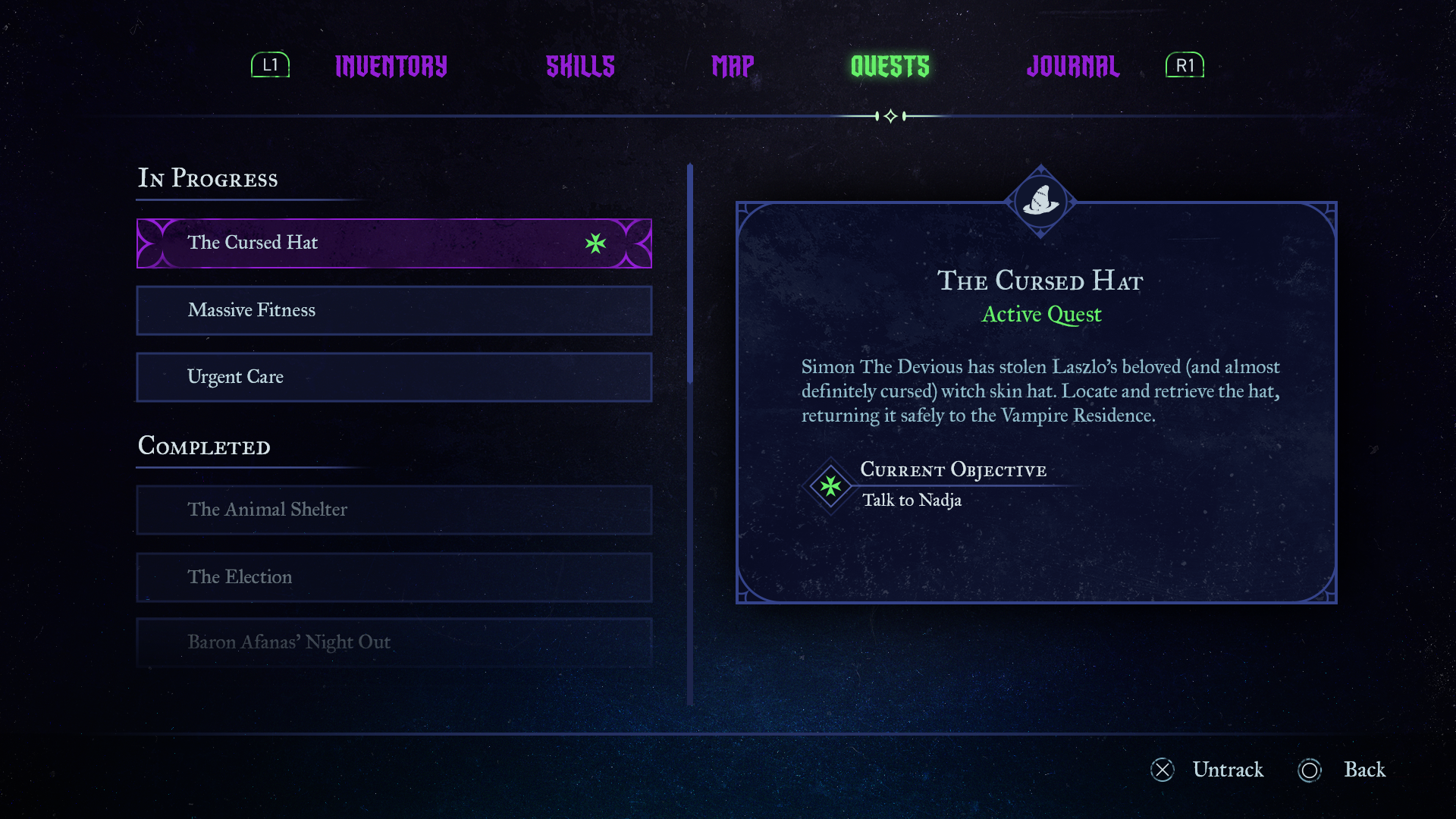Open the Urgent Care quest entry
1456x819 pixels.
(394, 377)
